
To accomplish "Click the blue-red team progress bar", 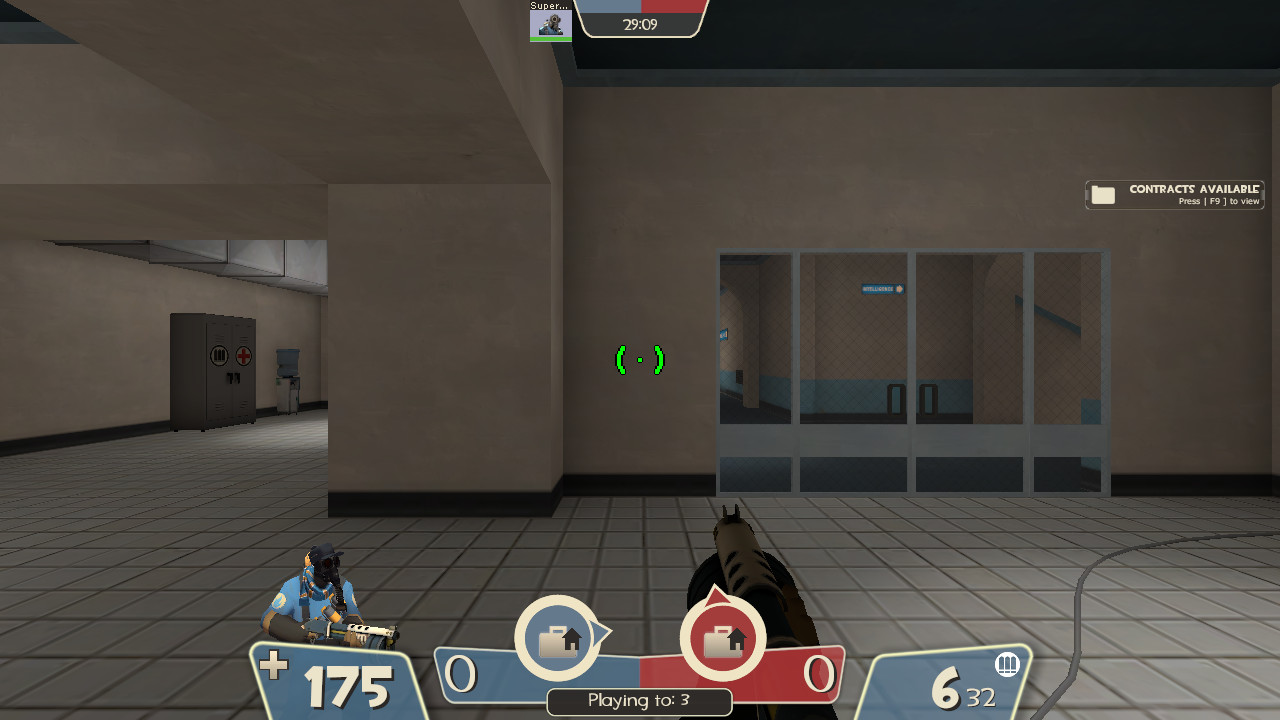I will tap(641, 7).
